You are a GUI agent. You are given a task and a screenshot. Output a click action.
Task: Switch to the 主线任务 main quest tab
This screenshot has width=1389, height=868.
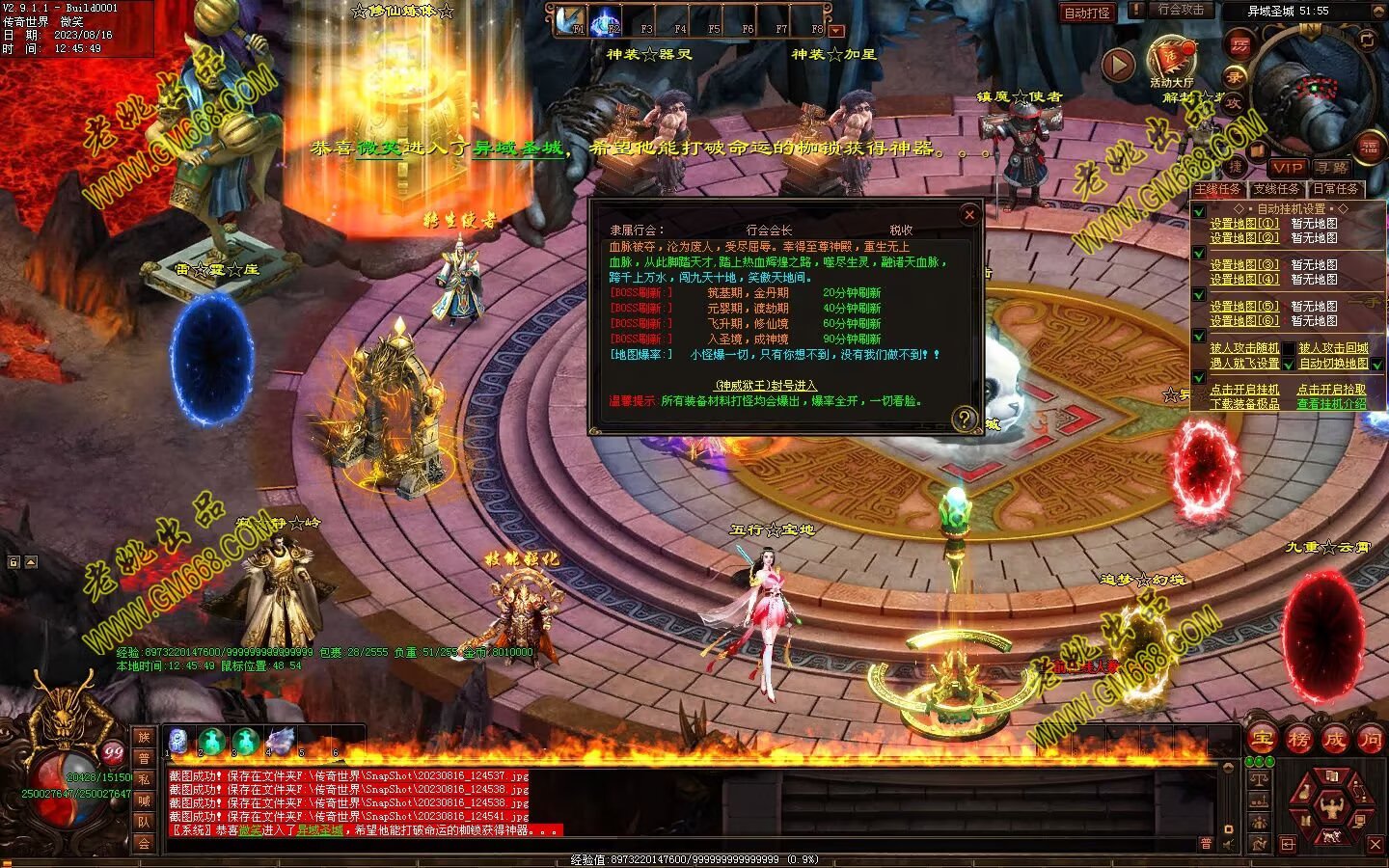[x=1218, y=189]
